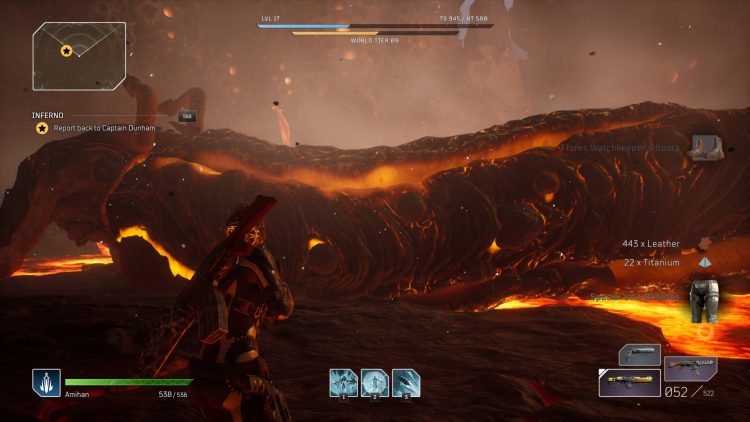750x422 pixels.
Task: Click the Leather resource pickup icon
Action: click(x=704, y=243)
